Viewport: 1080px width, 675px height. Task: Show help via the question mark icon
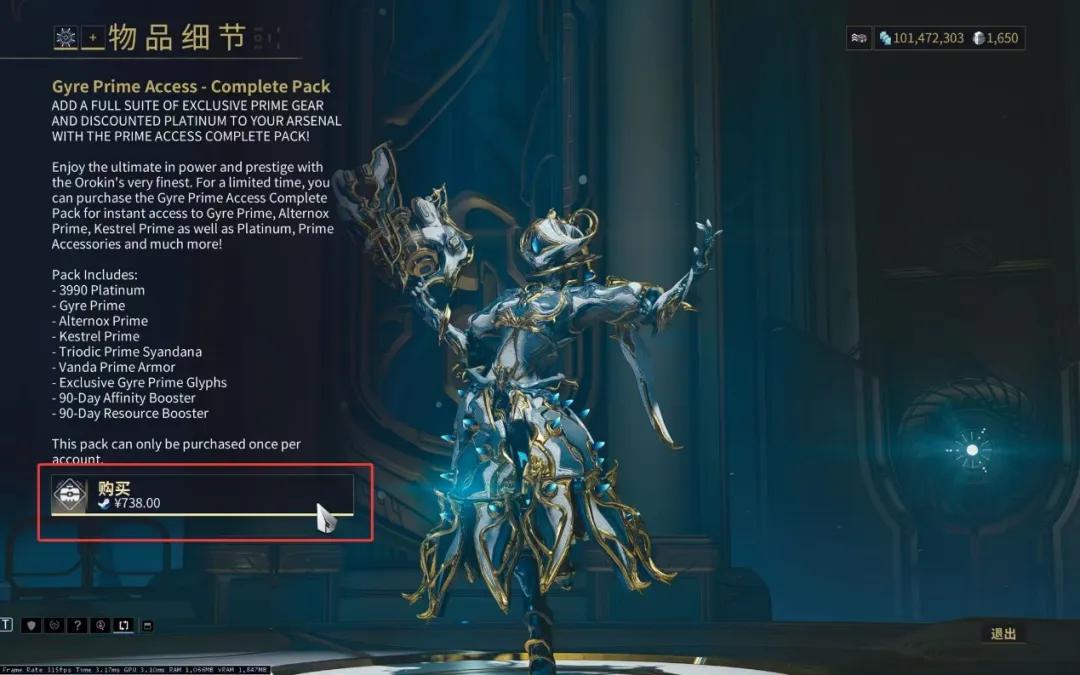(x=77, y=625)
